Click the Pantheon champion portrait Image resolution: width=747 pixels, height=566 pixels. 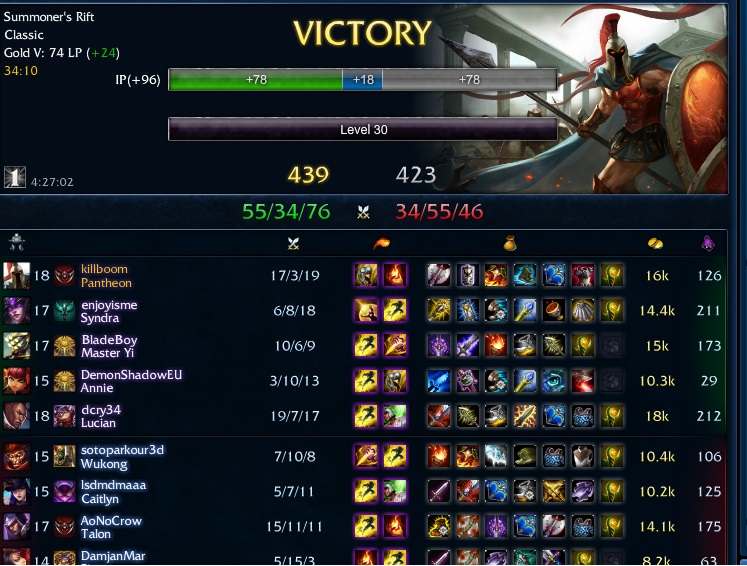(16, 276)
